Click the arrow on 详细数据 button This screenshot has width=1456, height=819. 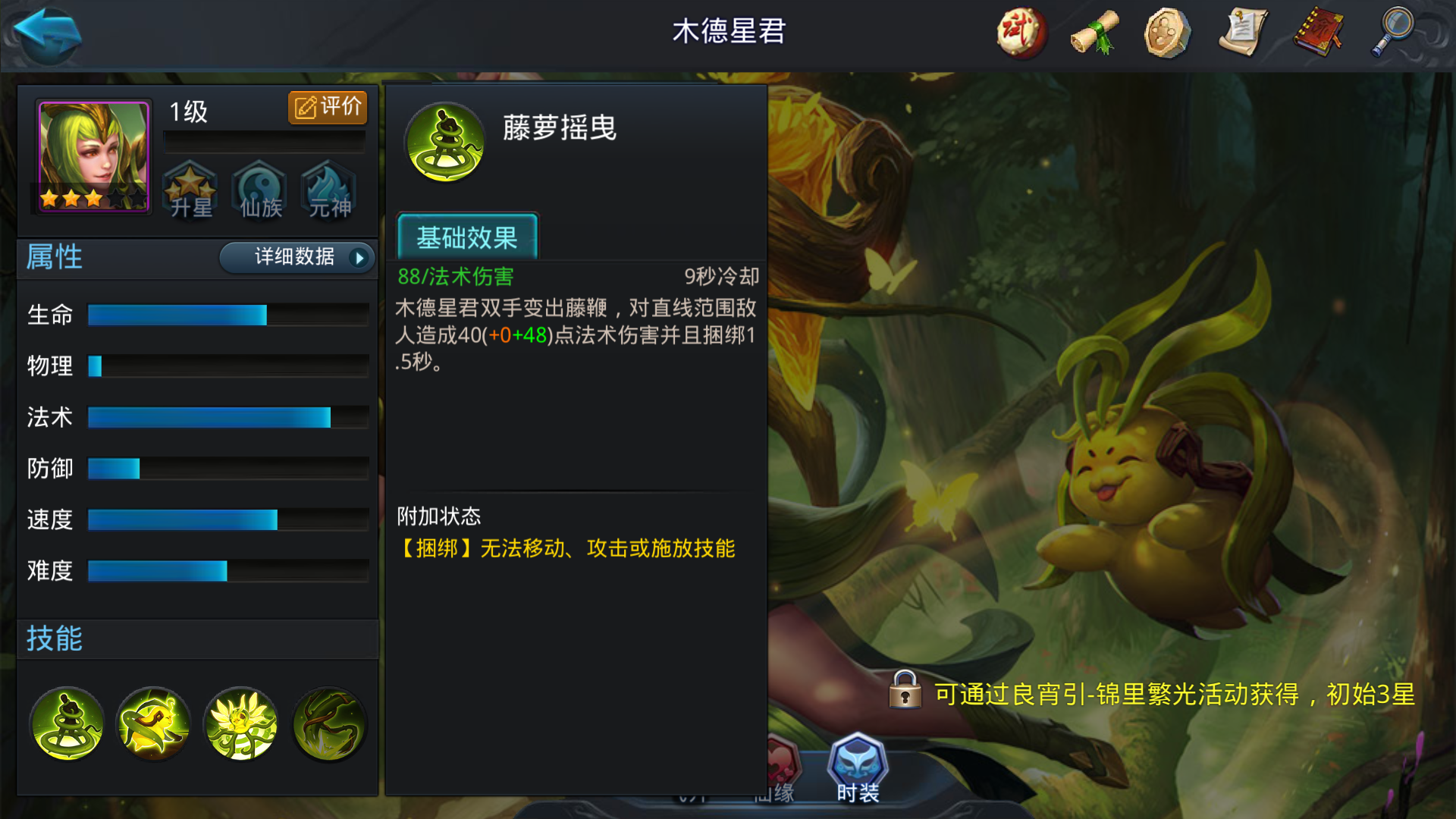[357, 258]
